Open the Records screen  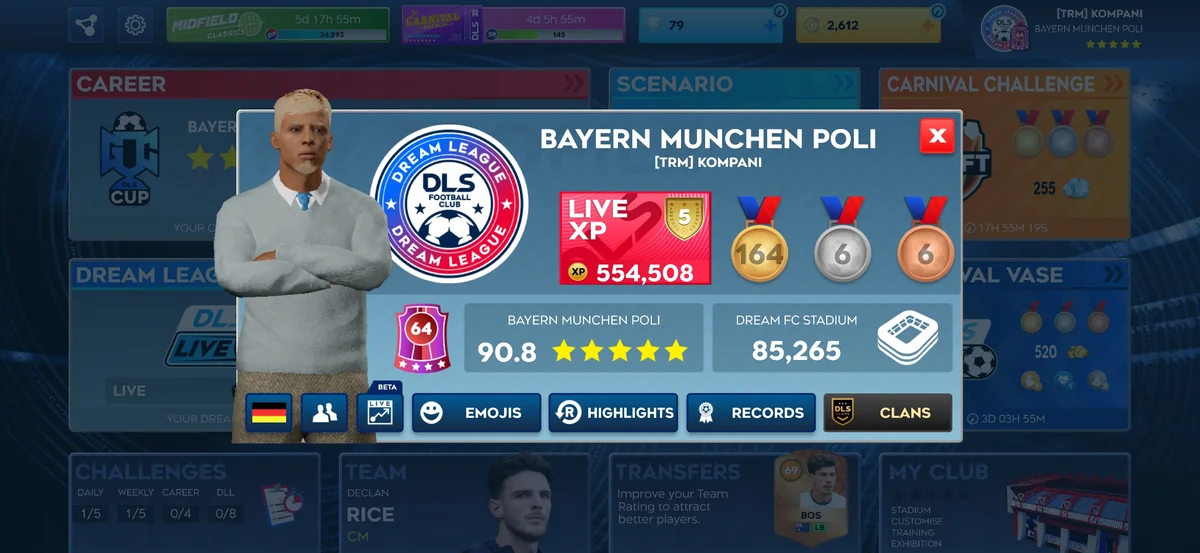[750, 412]
